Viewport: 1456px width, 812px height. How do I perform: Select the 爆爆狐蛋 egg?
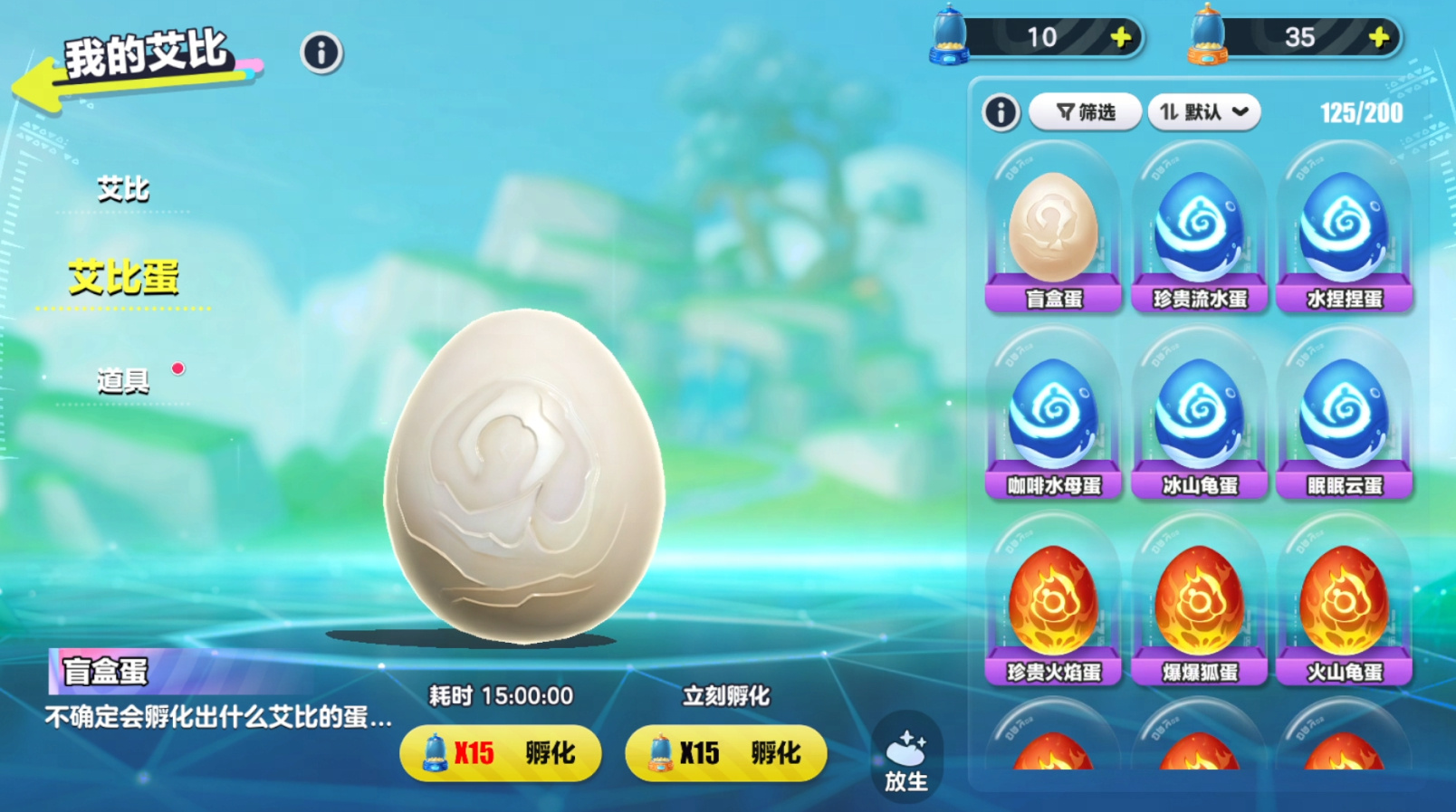click(x=1199, y=602)
